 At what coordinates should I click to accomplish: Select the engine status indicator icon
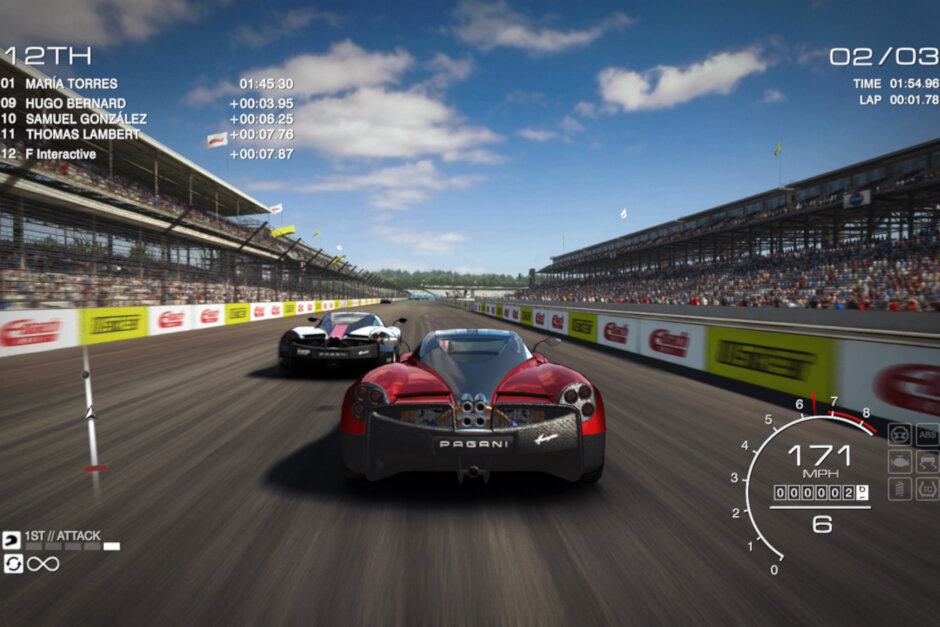click(900, 461)
